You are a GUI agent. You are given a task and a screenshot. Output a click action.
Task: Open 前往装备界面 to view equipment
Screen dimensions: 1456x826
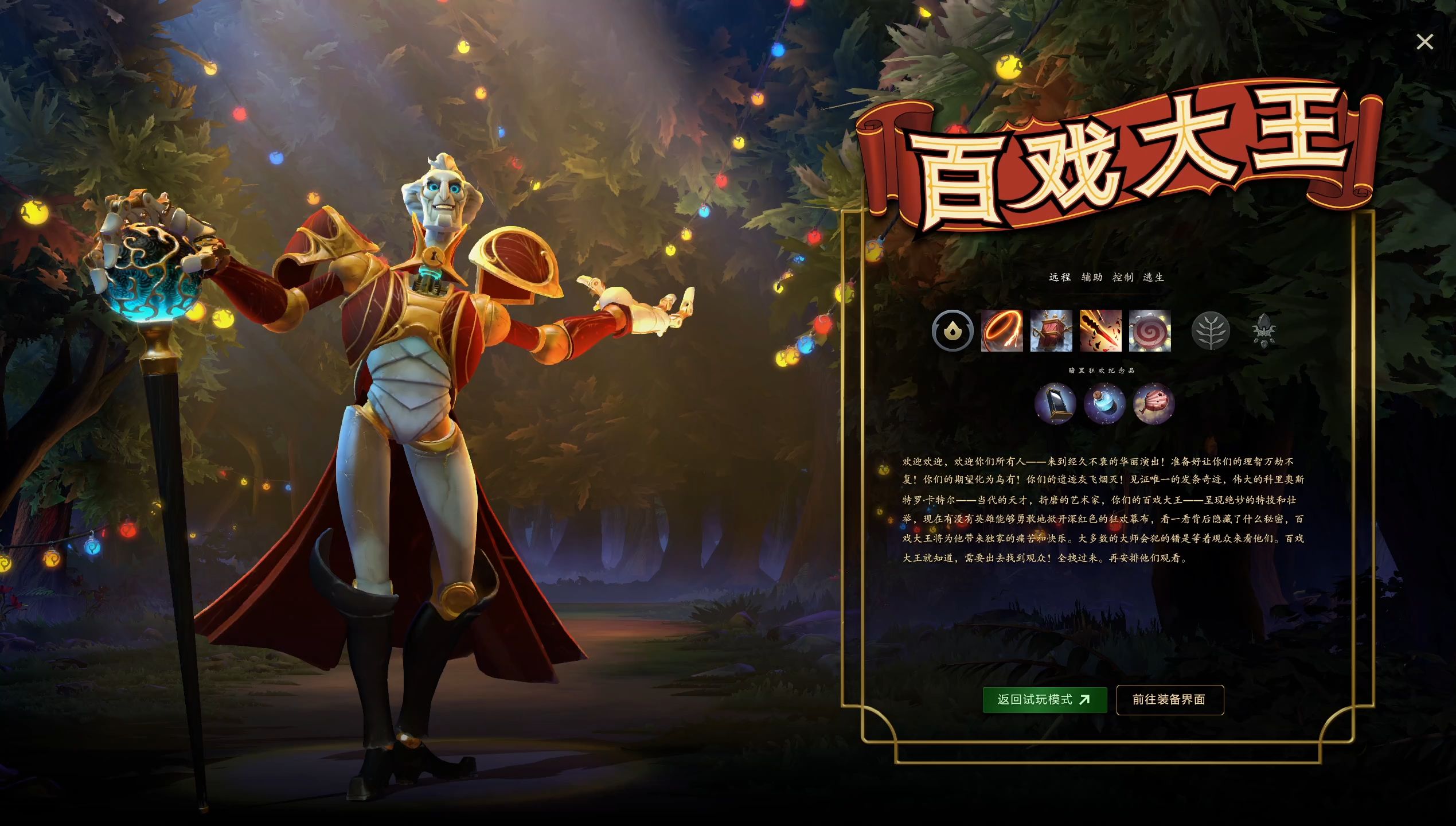[x=1170, y=699]
